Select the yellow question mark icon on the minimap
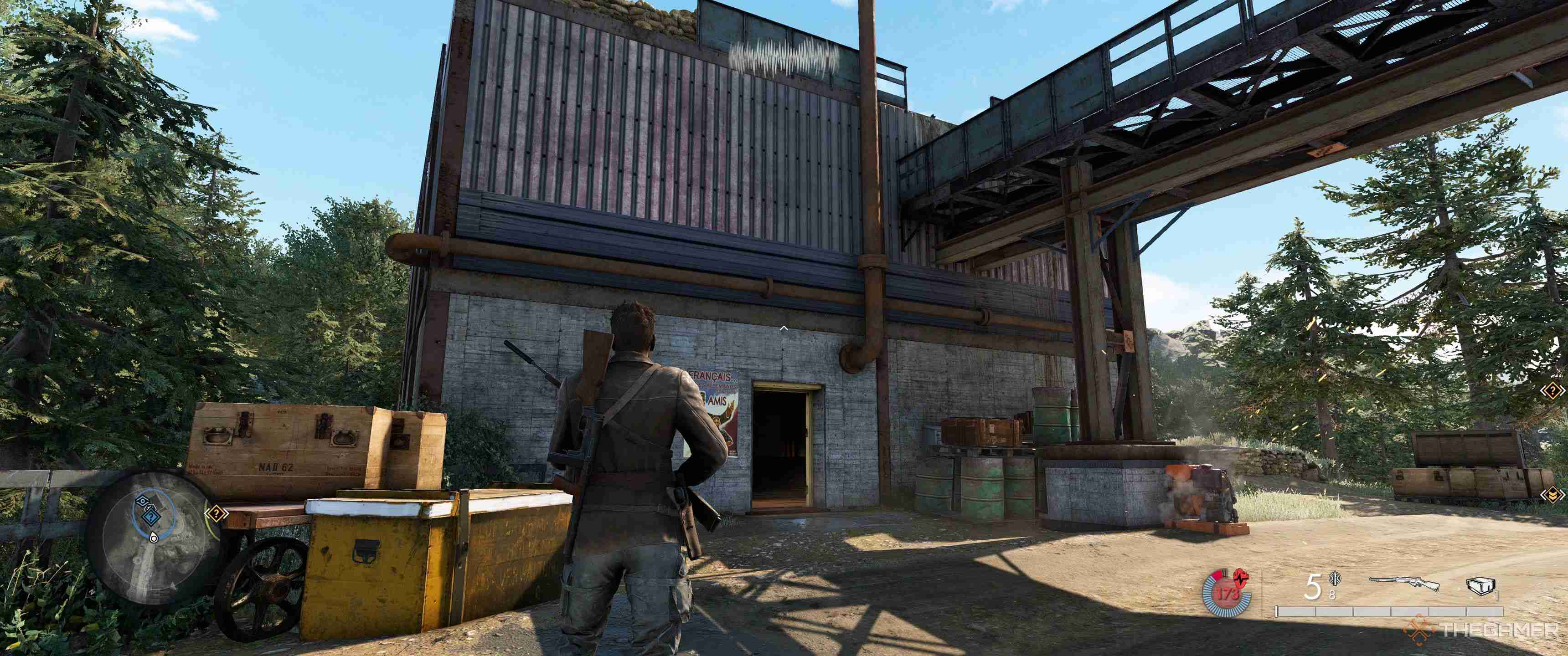The width and height of the screenshot is (1568, 656). coord(217,513)
